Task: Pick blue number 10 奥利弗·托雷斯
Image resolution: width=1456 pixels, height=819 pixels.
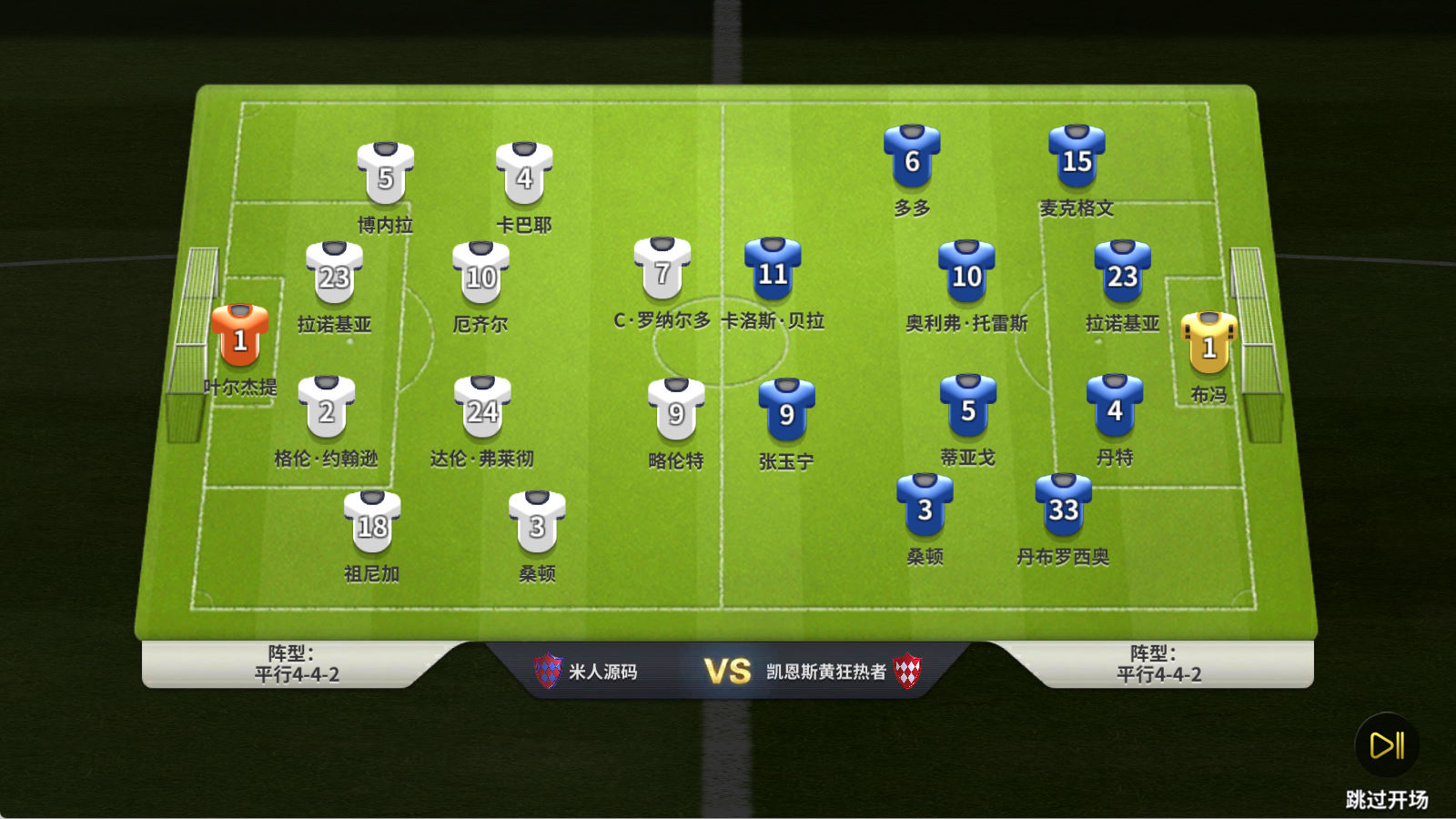Action: point(966,271)
